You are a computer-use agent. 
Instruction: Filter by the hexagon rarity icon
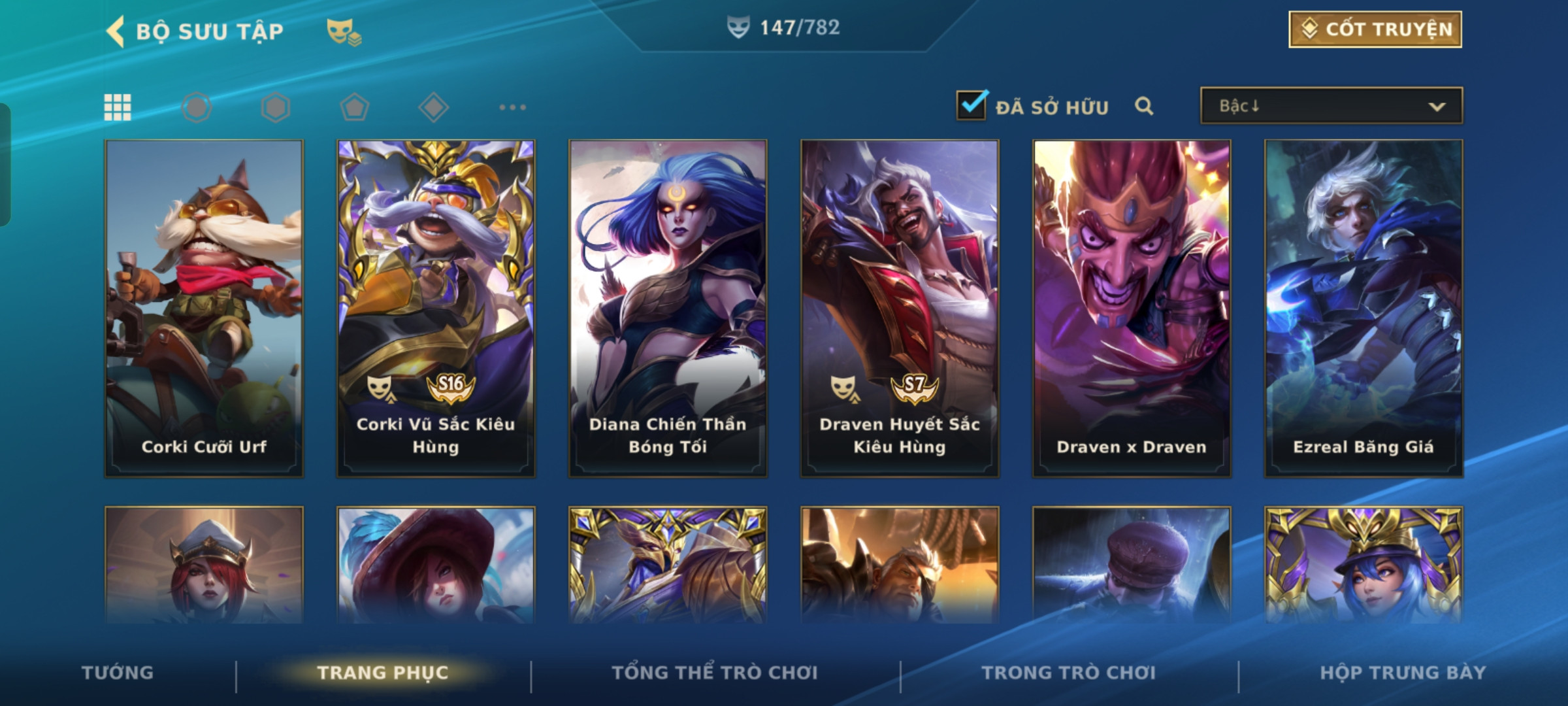click(276, 107)
